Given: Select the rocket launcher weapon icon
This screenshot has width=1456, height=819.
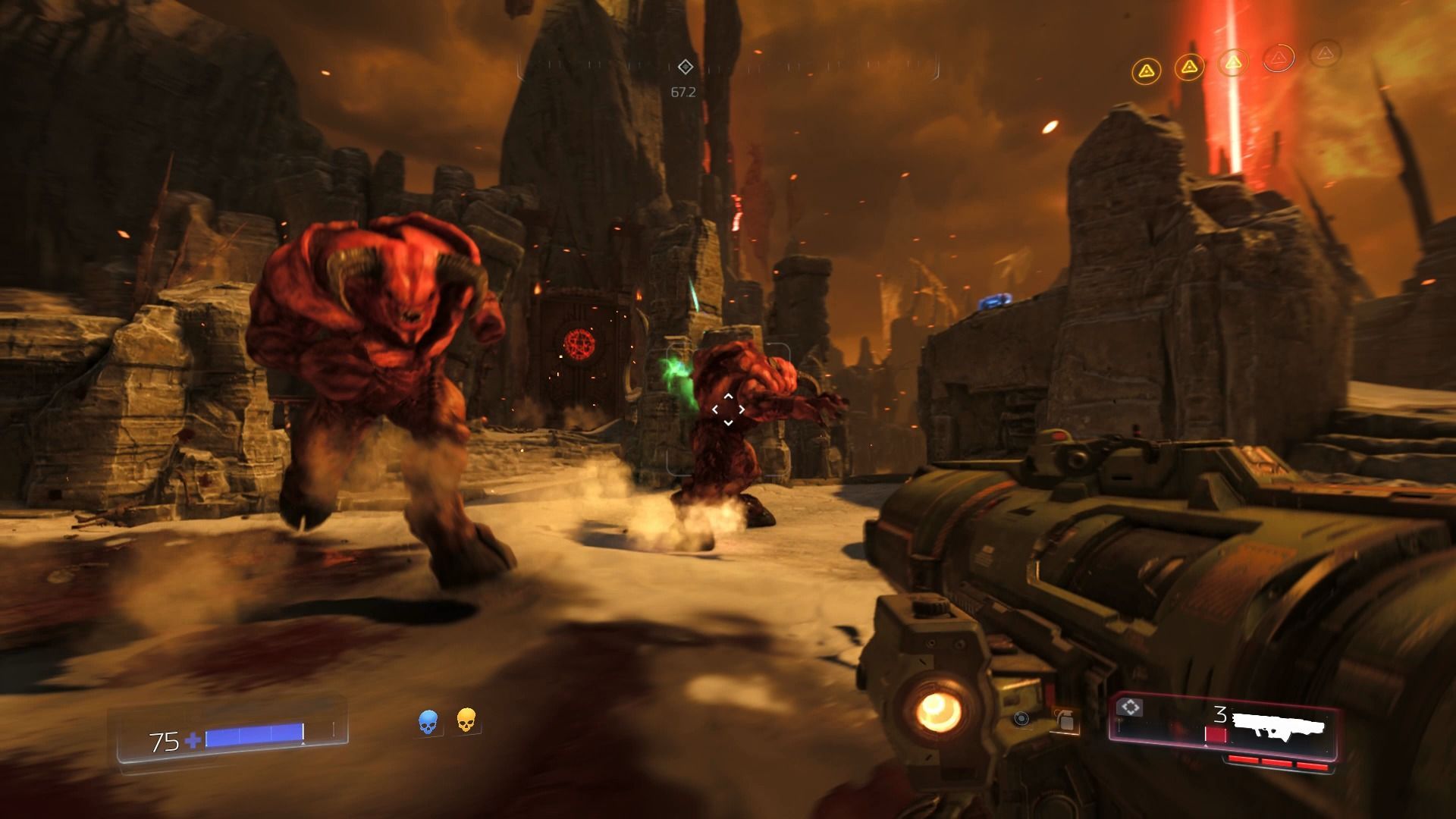Looking at the screenshot, I should (x=1279, y=725).
